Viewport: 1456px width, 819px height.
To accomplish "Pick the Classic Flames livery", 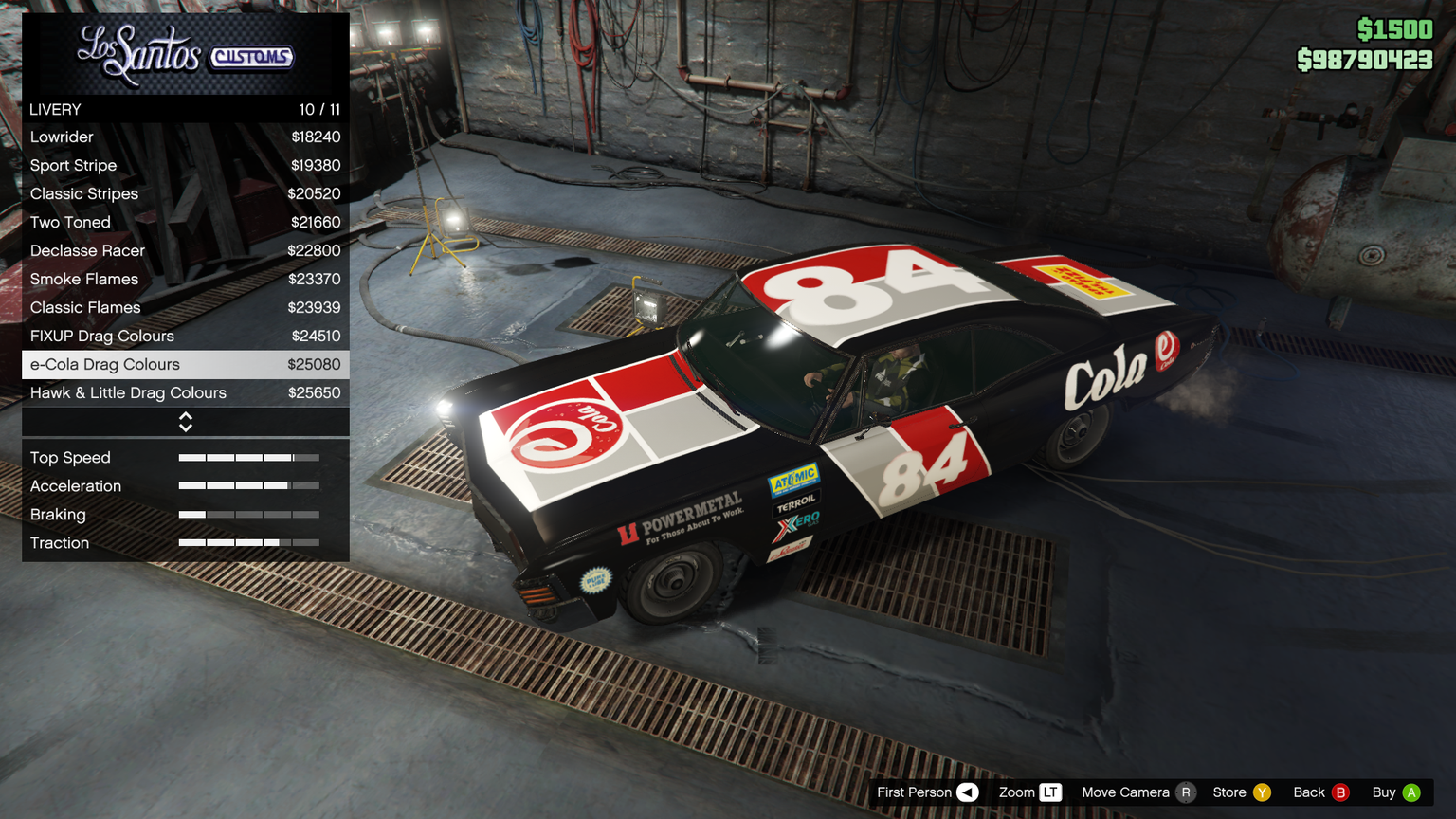I will [185, 308].
